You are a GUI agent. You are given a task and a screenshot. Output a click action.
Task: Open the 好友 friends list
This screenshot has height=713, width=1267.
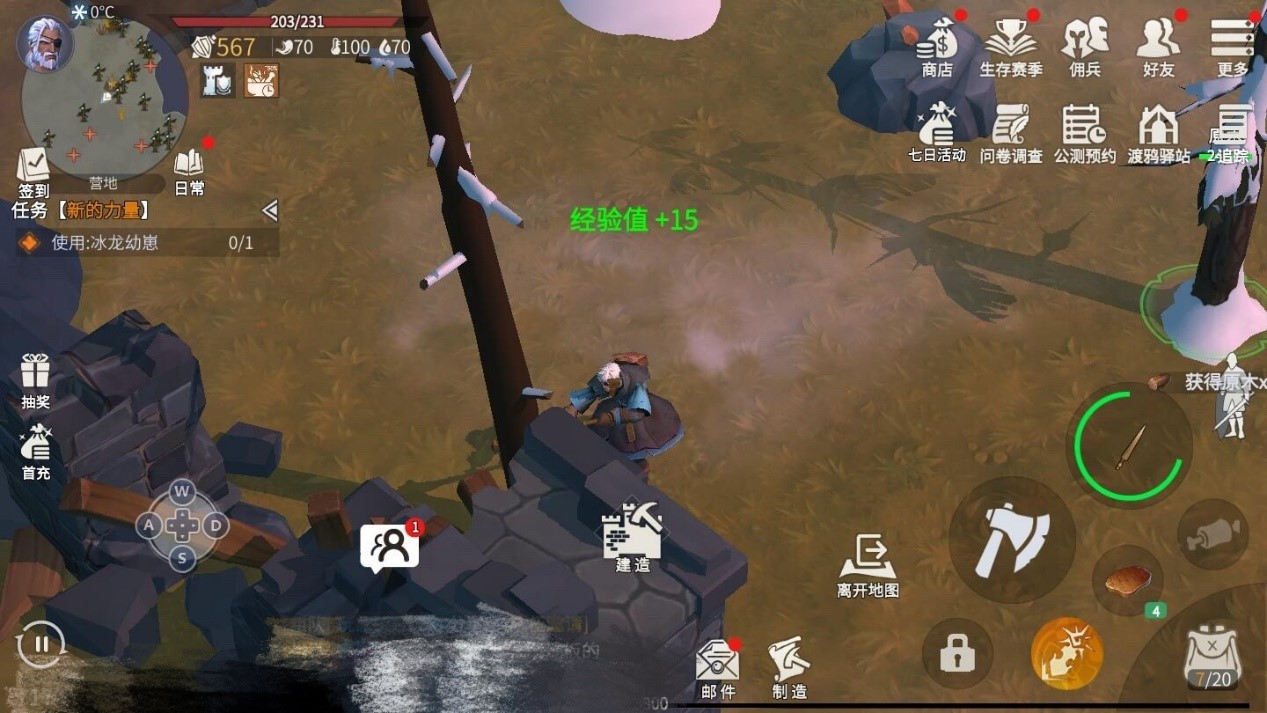[x=1158, y=45]
